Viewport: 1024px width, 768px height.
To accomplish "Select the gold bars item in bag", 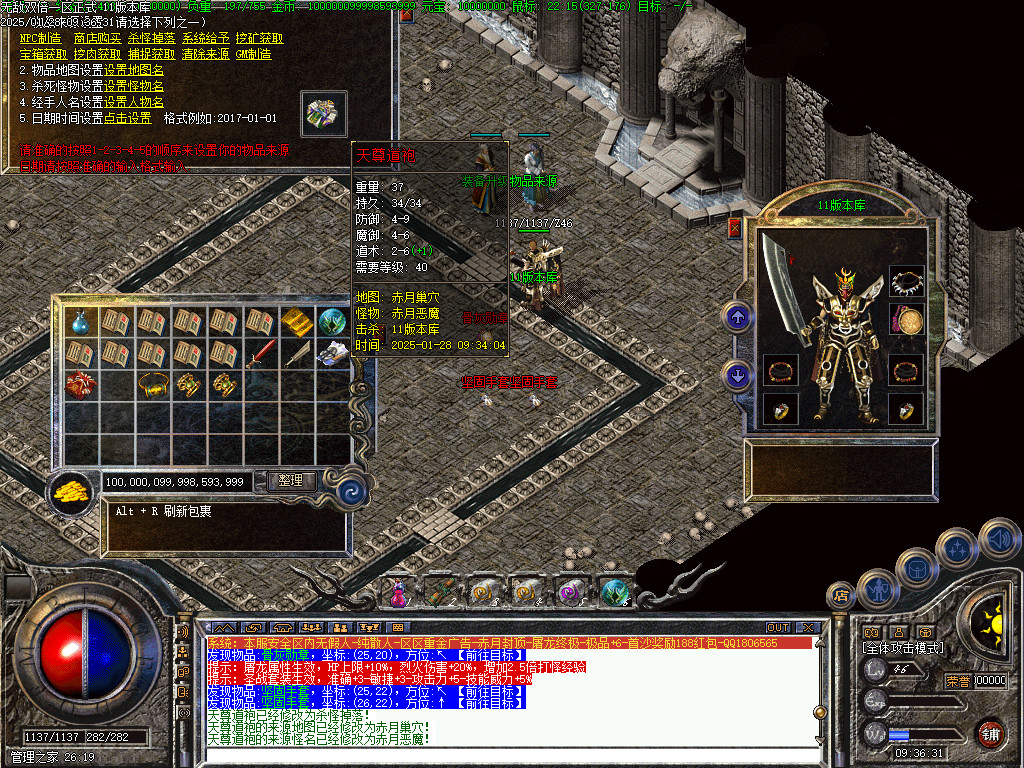I will (296, 322).
